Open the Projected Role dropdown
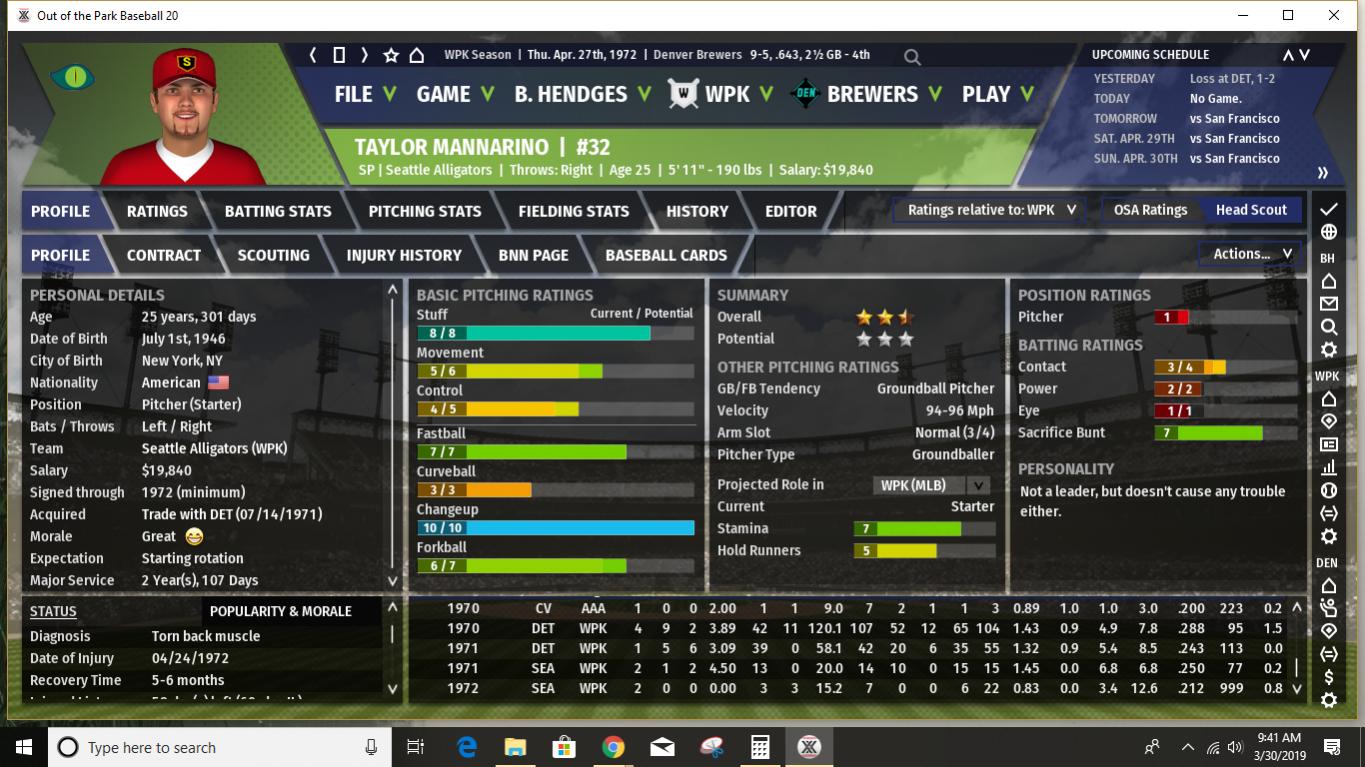1365x767 pixels. tap(932, 485)
